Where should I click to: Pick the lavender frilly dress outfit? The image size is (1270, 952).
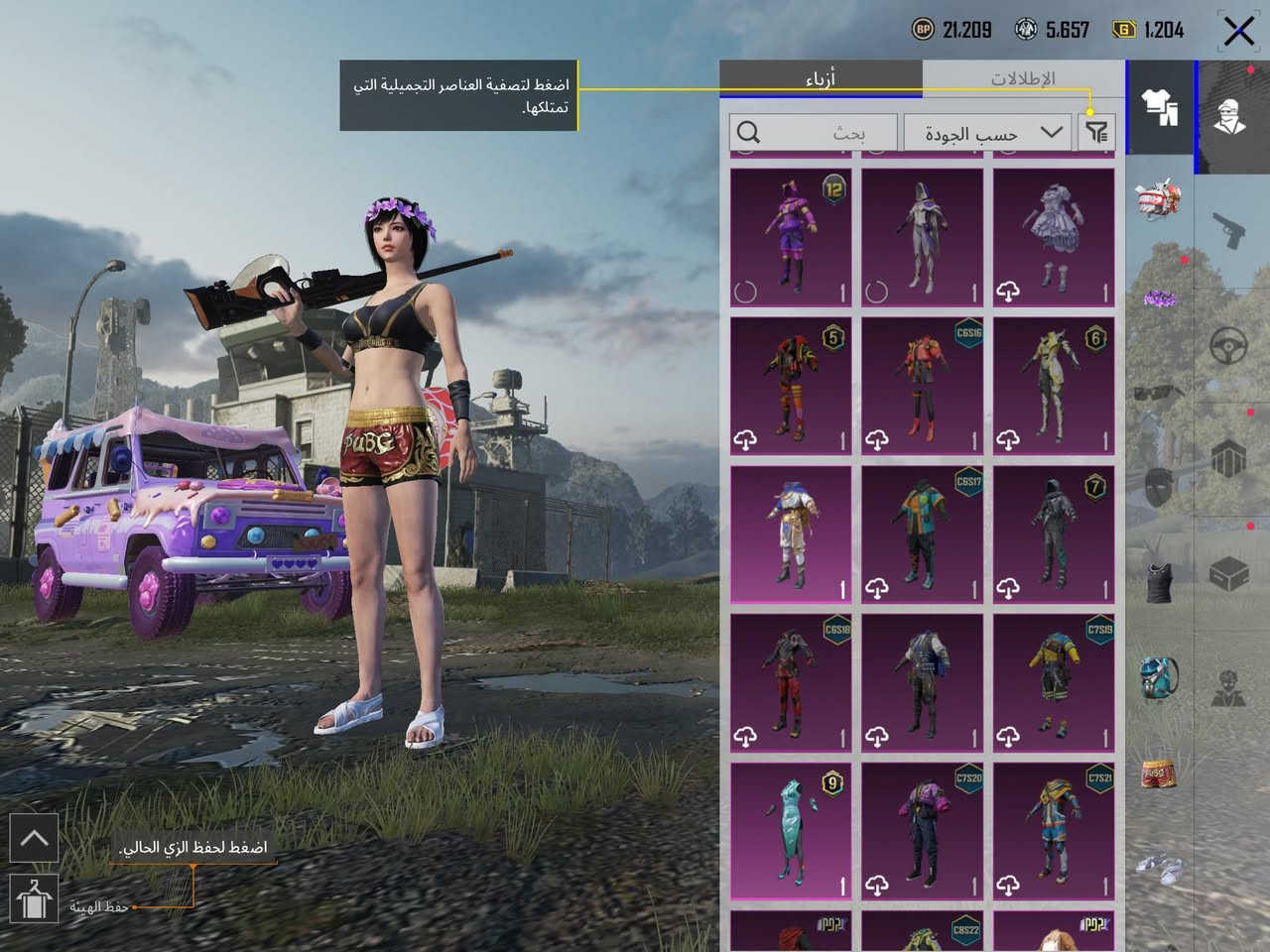coord(1053,238)
